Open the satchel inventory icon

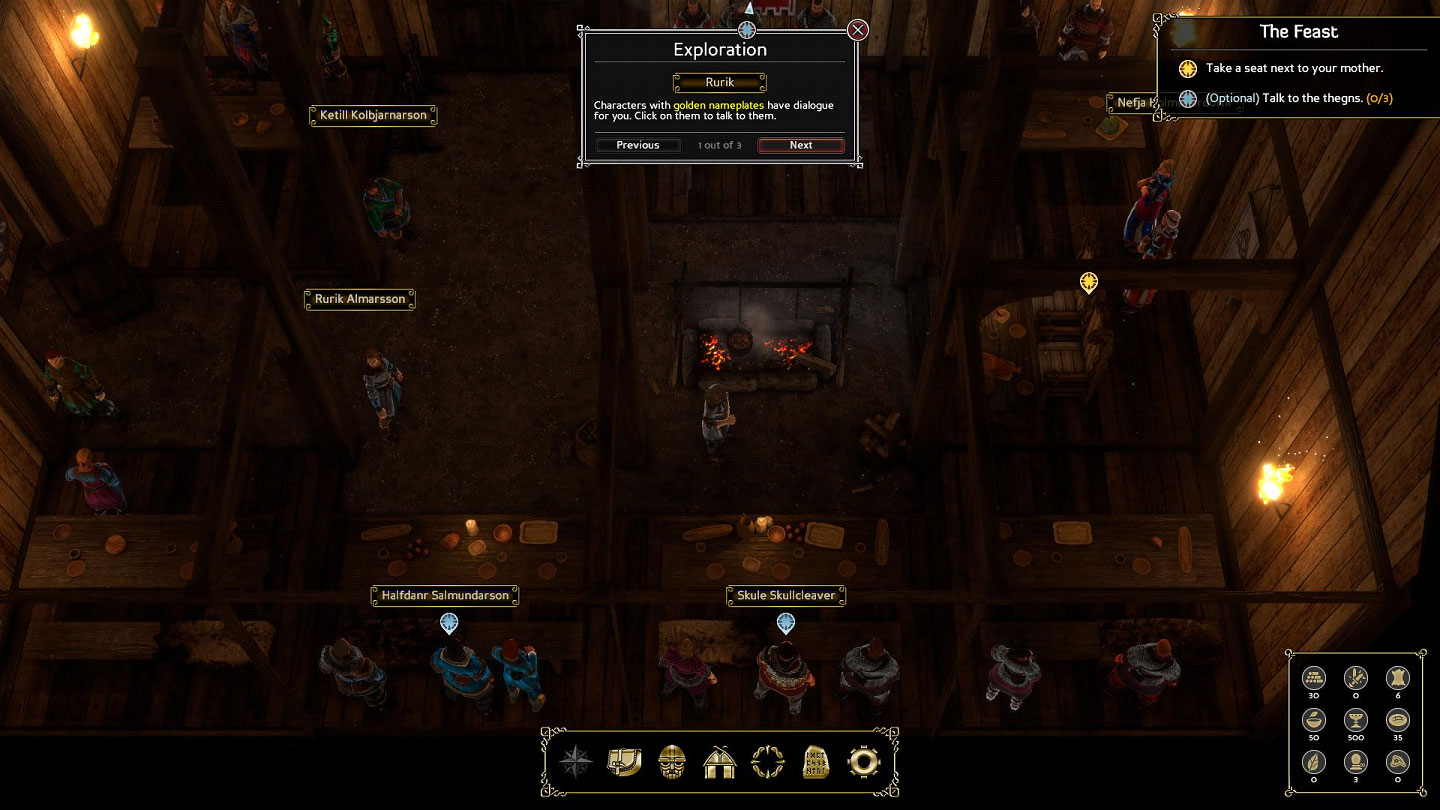pos(624,763)
